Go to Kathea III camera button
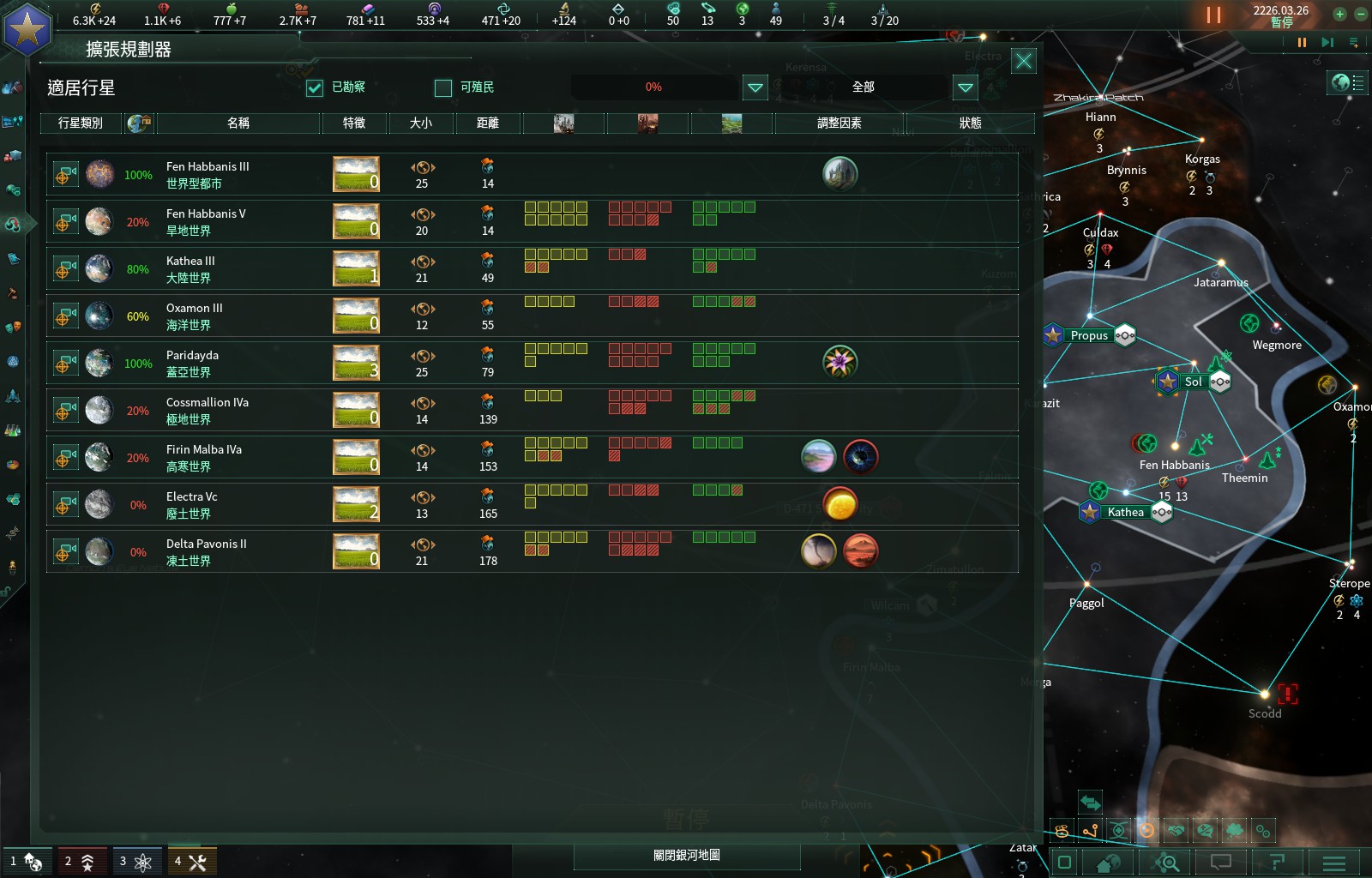The width and height of the screenshot is (1372, 878). click(x=64, y=269)
